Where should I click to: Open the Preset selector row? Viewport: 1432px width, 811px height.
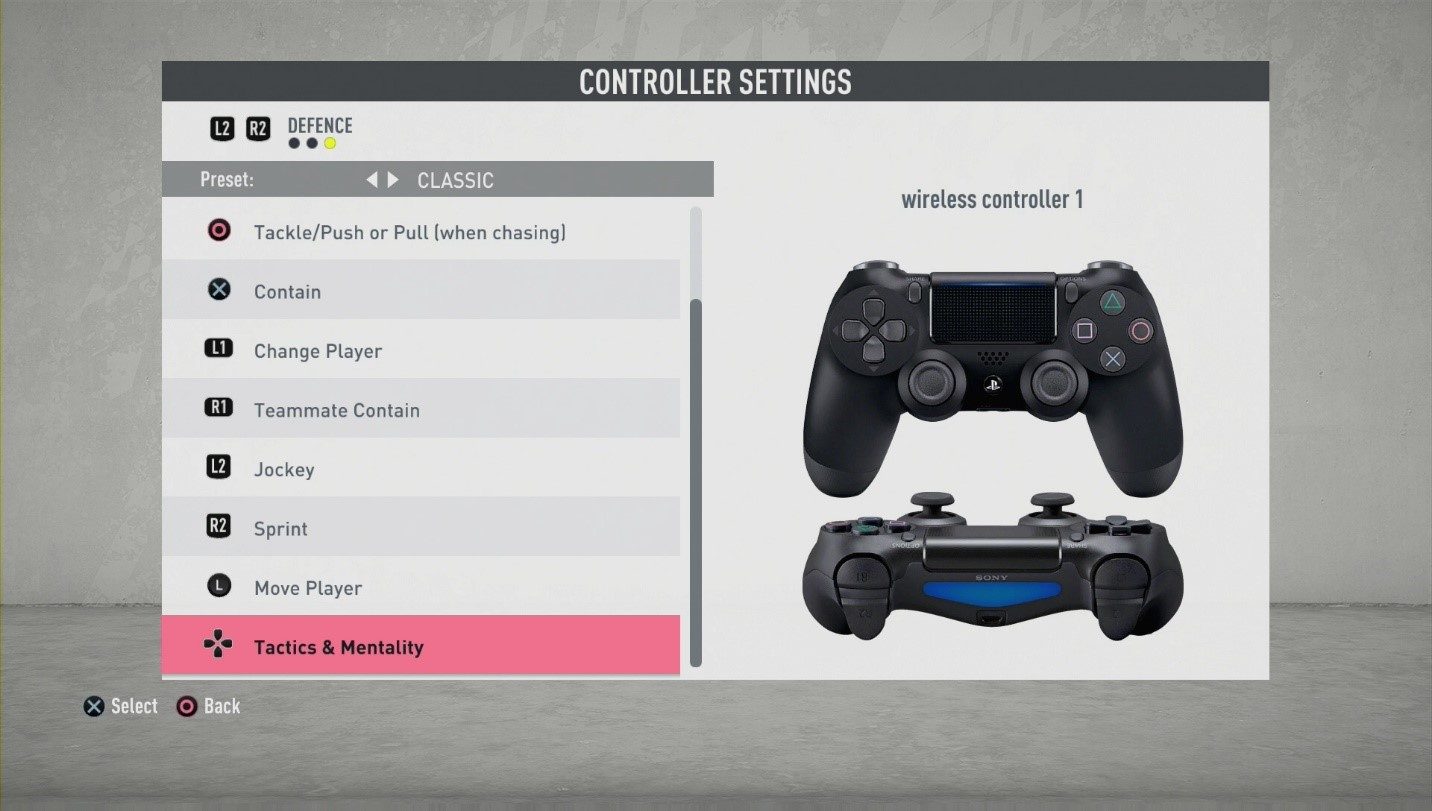(437, 180)
